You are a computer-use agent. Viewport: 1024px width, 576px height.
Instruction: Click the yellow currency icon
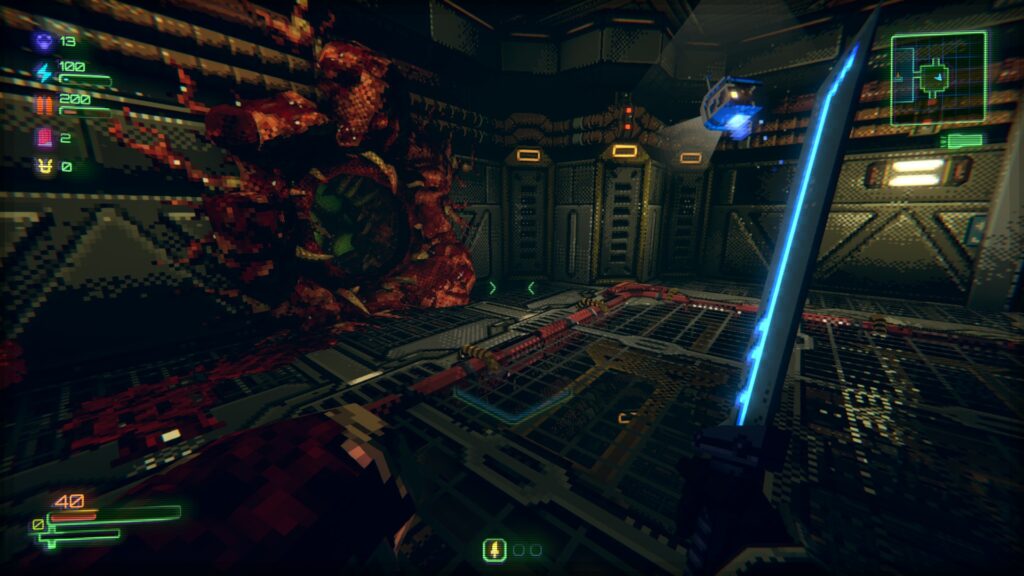pyautogui.click(x=45, y=166)
